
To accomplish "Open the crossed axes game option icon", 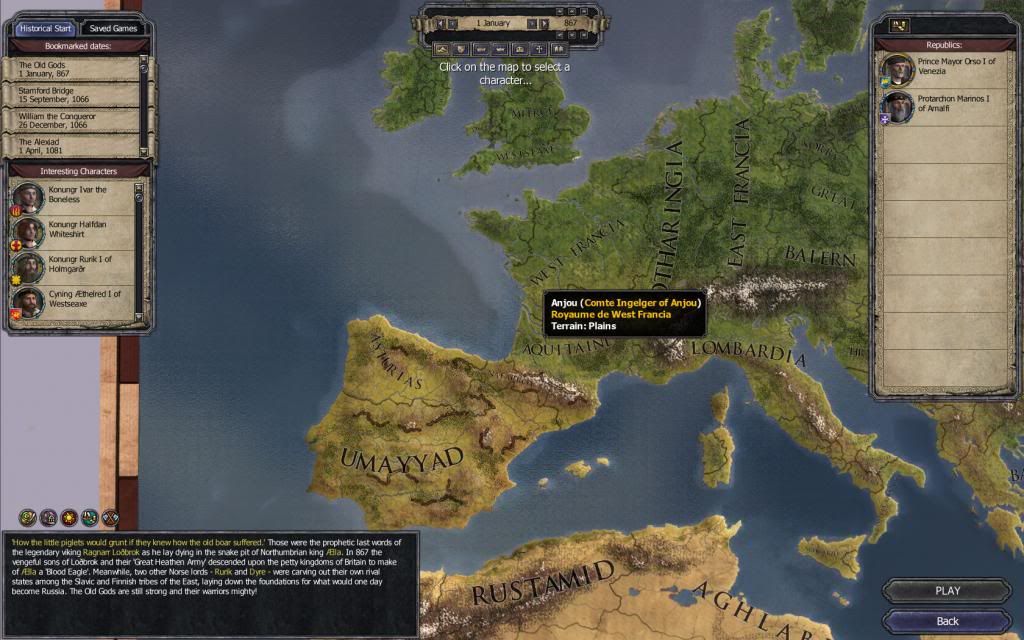I will pos(110,517).
